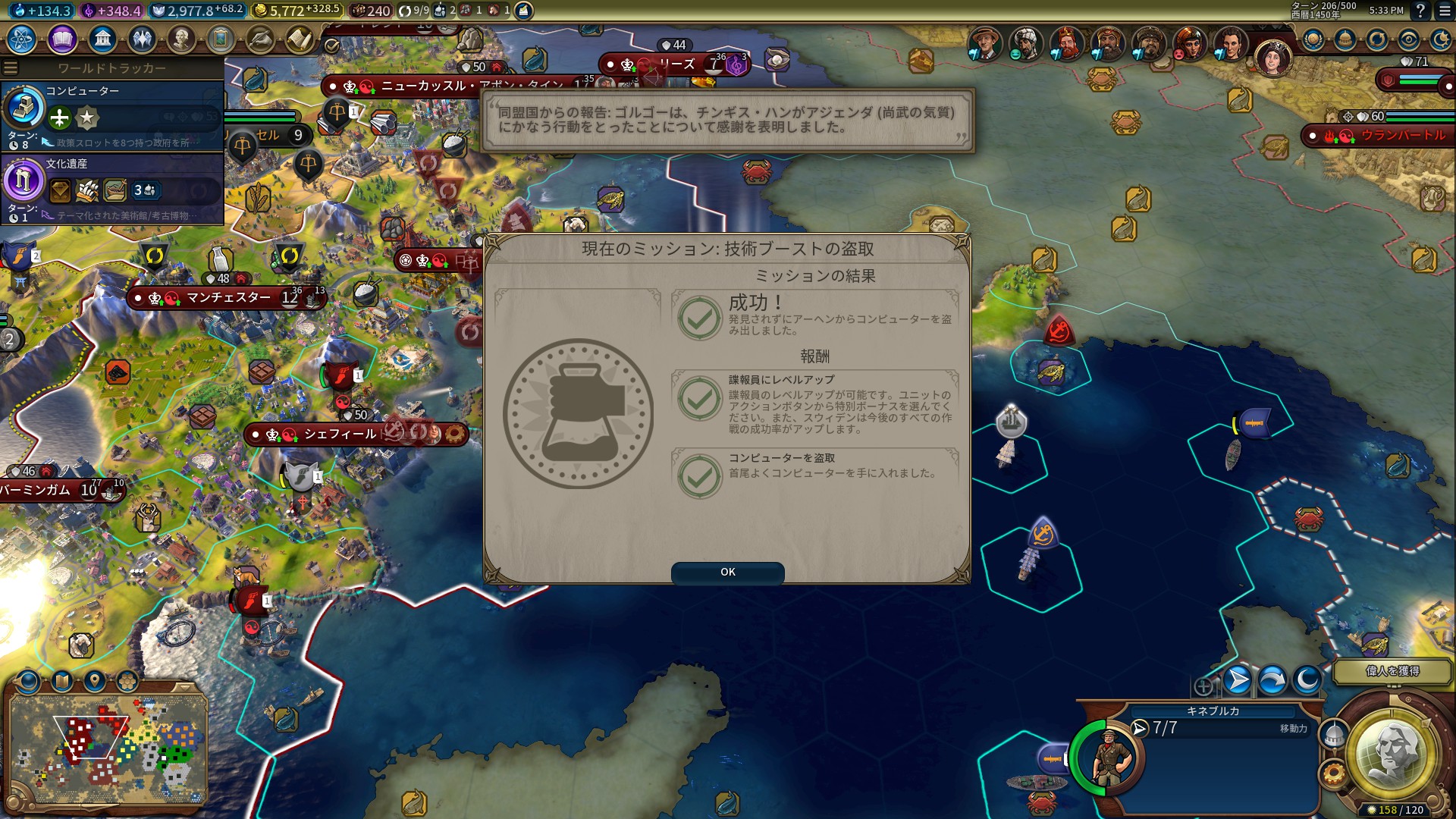Open the great people bust icon
The image size is (1456, 819).
pos(181,39)
